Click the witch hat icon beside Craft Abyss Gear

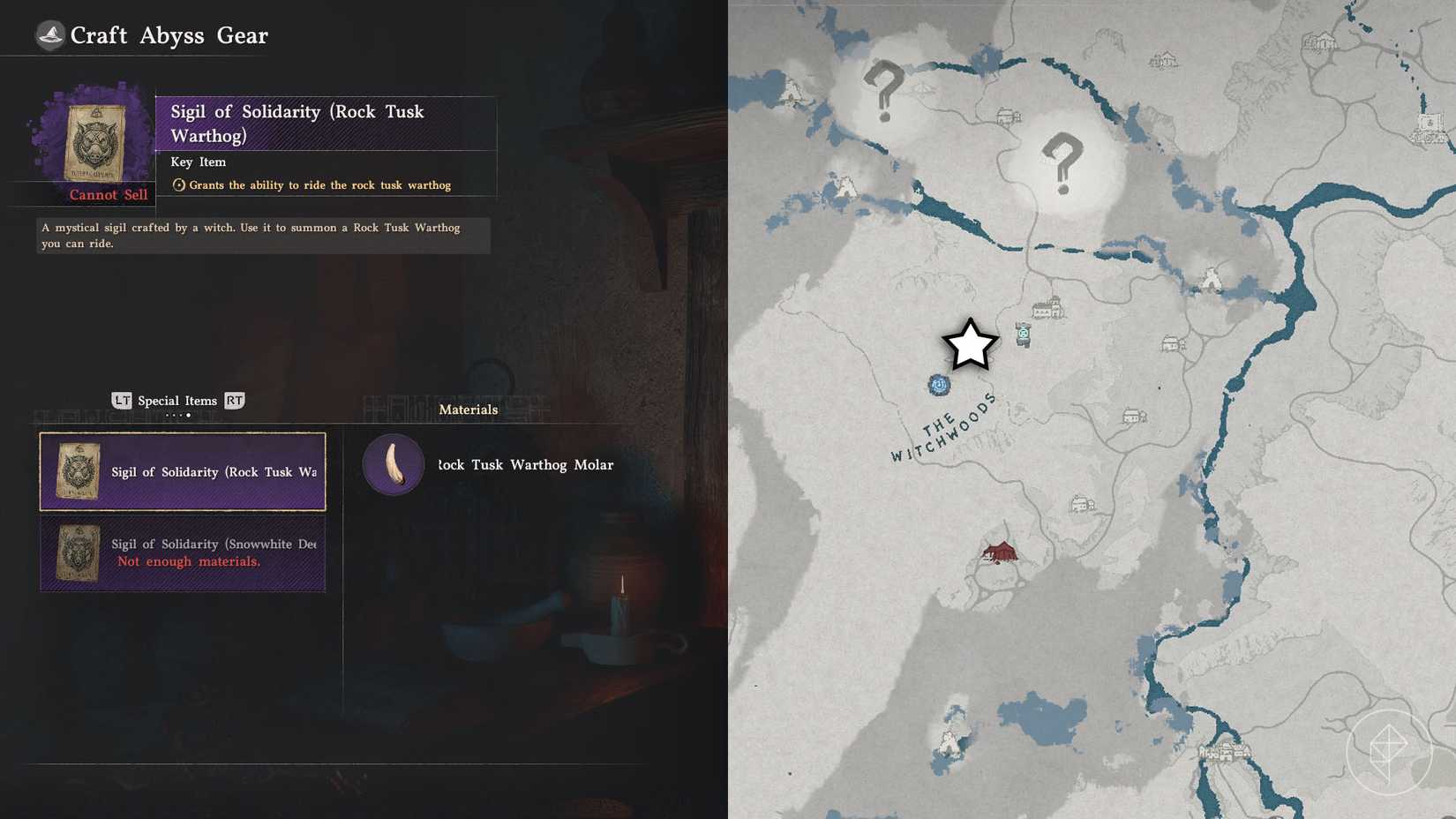[50, 35]
